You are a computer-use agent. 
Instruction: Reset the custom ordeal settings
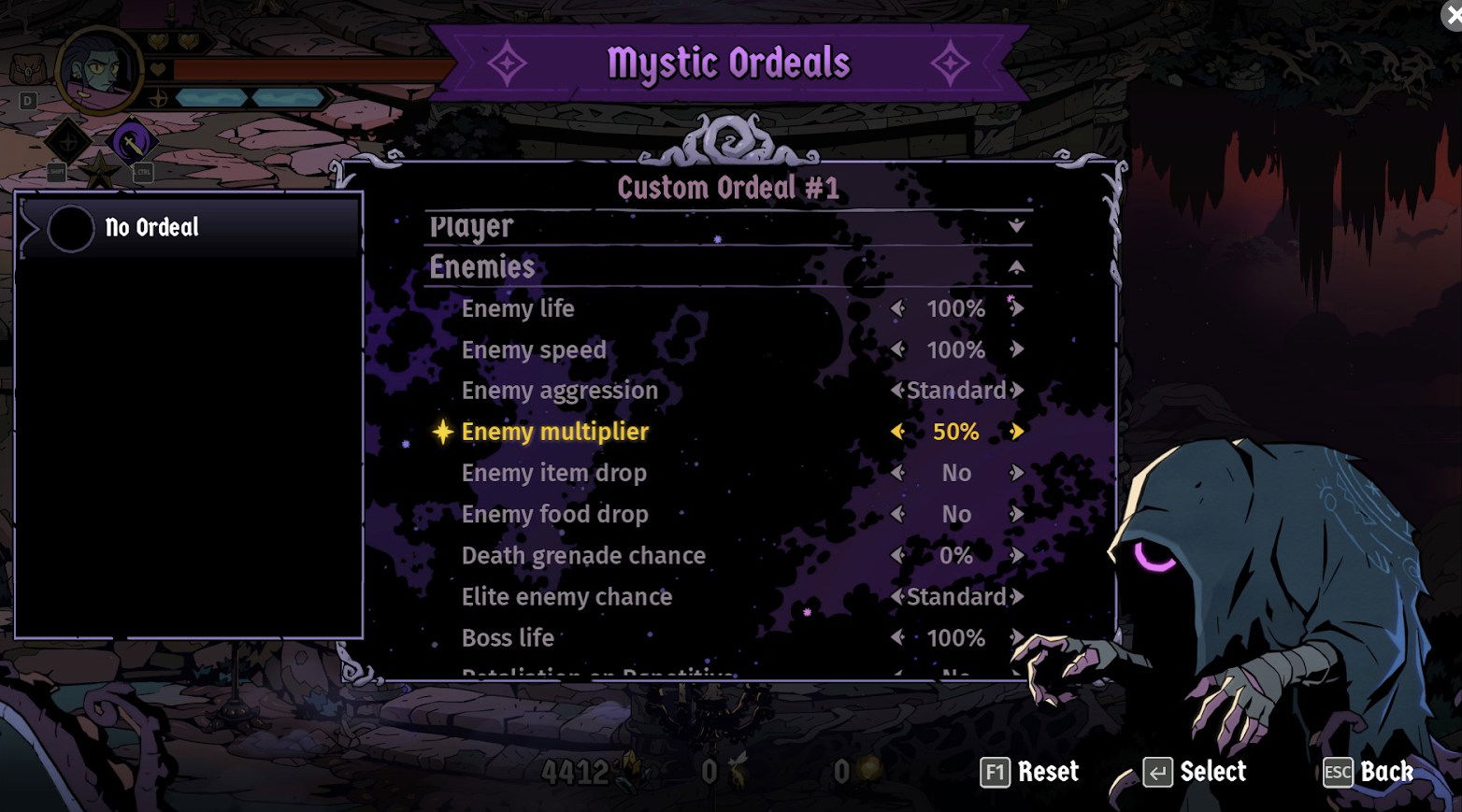(x=1029, y=772)
